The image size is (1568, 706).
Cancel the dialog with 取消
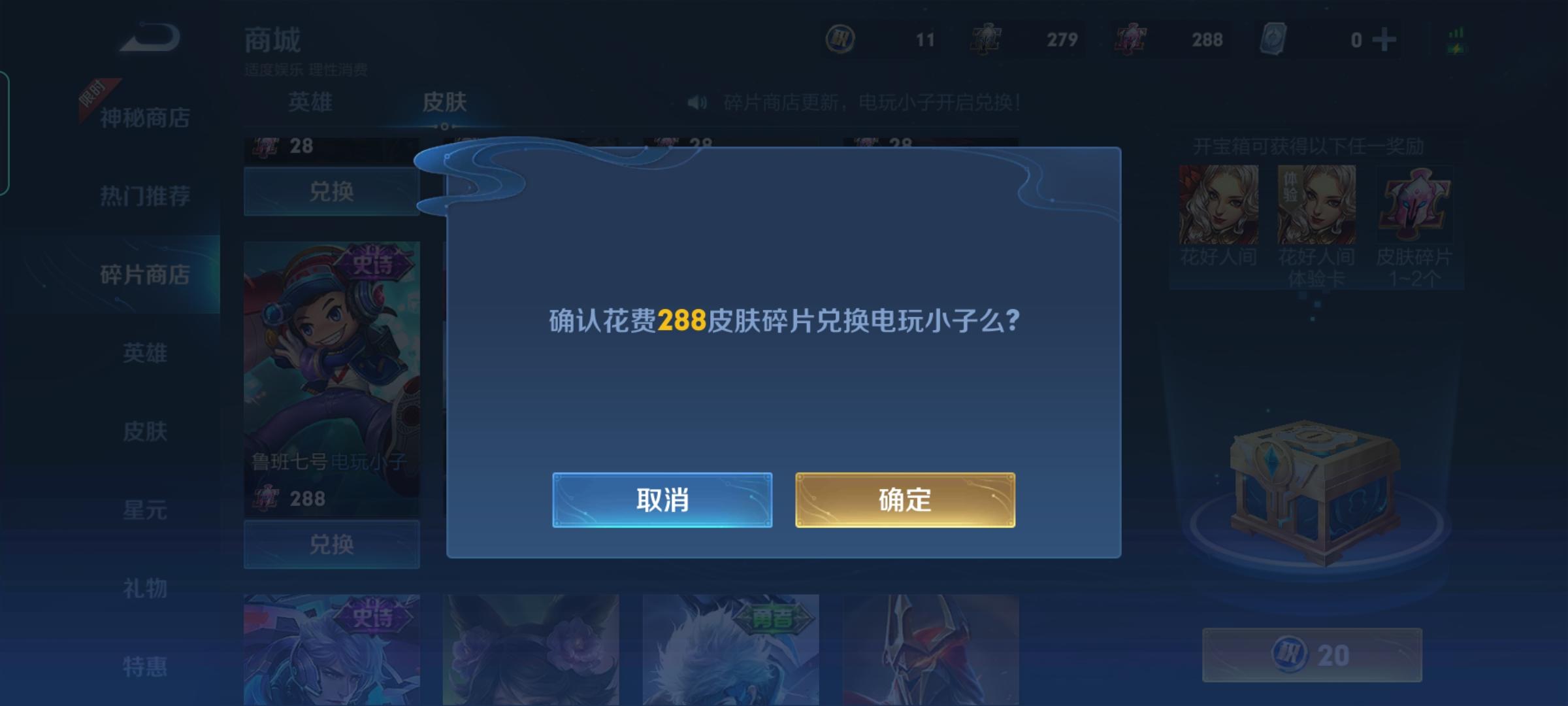pos(662,500)
